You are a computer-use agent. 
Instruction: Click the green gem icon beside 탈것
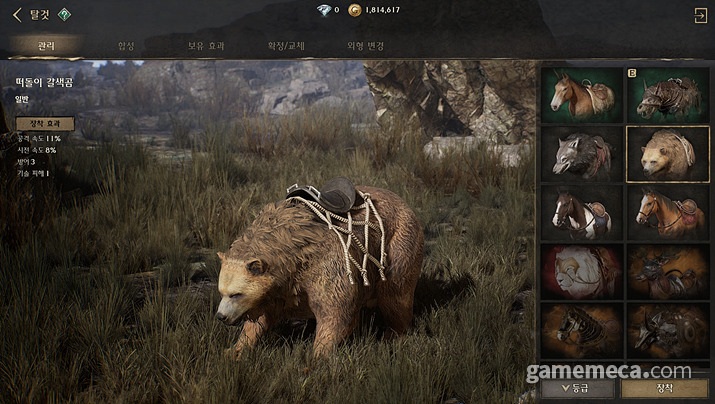(64, 14)
